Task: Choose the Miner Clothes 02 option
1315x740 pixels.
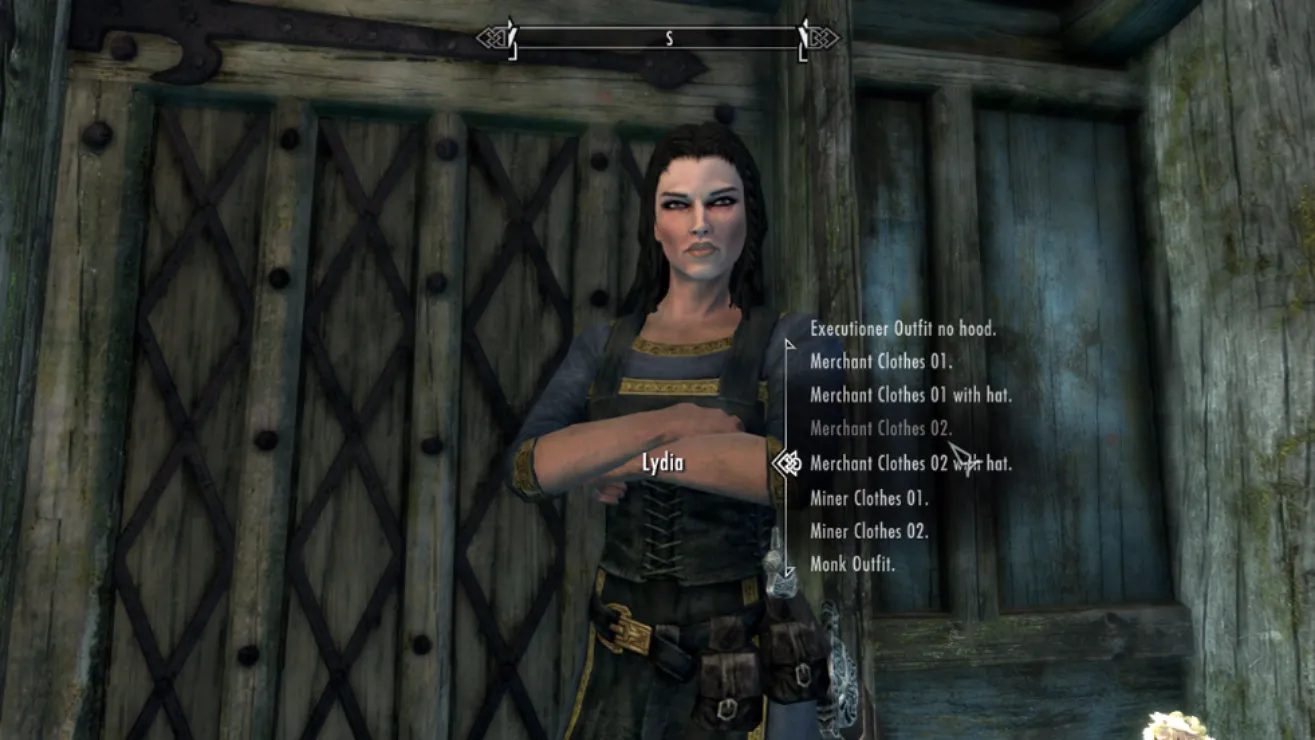Action: 868,531
